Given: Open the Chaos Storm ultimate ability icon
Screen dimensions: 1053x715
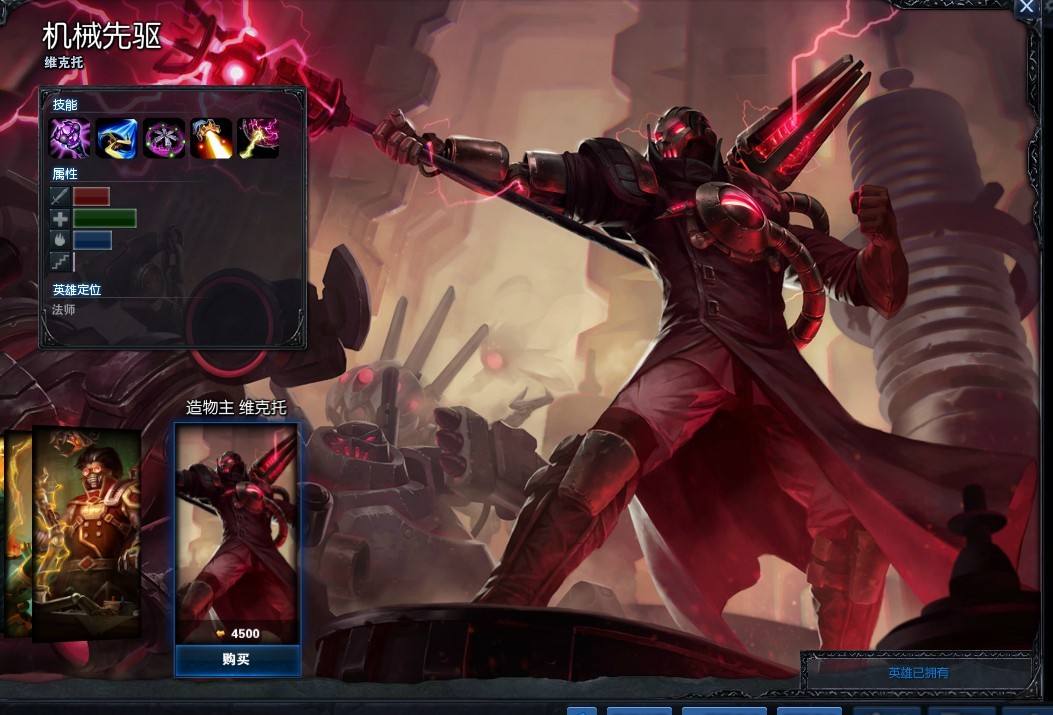Looking at the screenshot, I should click(258, 138).
